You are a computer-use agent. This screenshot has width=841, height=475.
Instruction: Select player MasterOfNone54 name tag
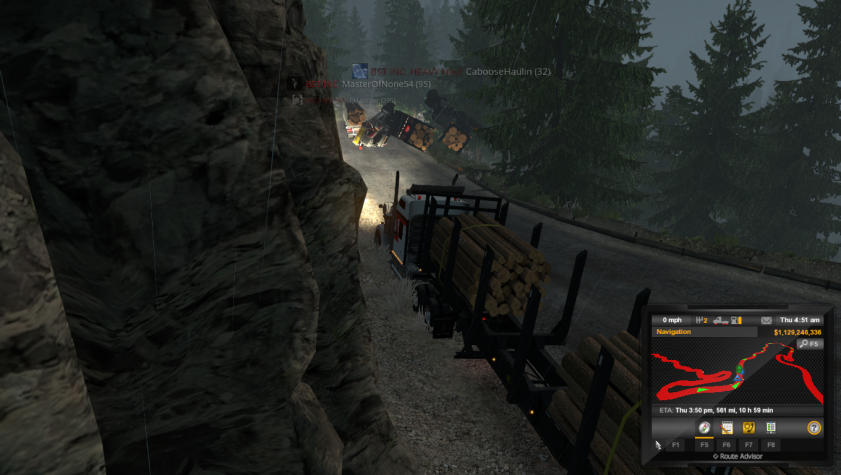(x=385, y=85)
